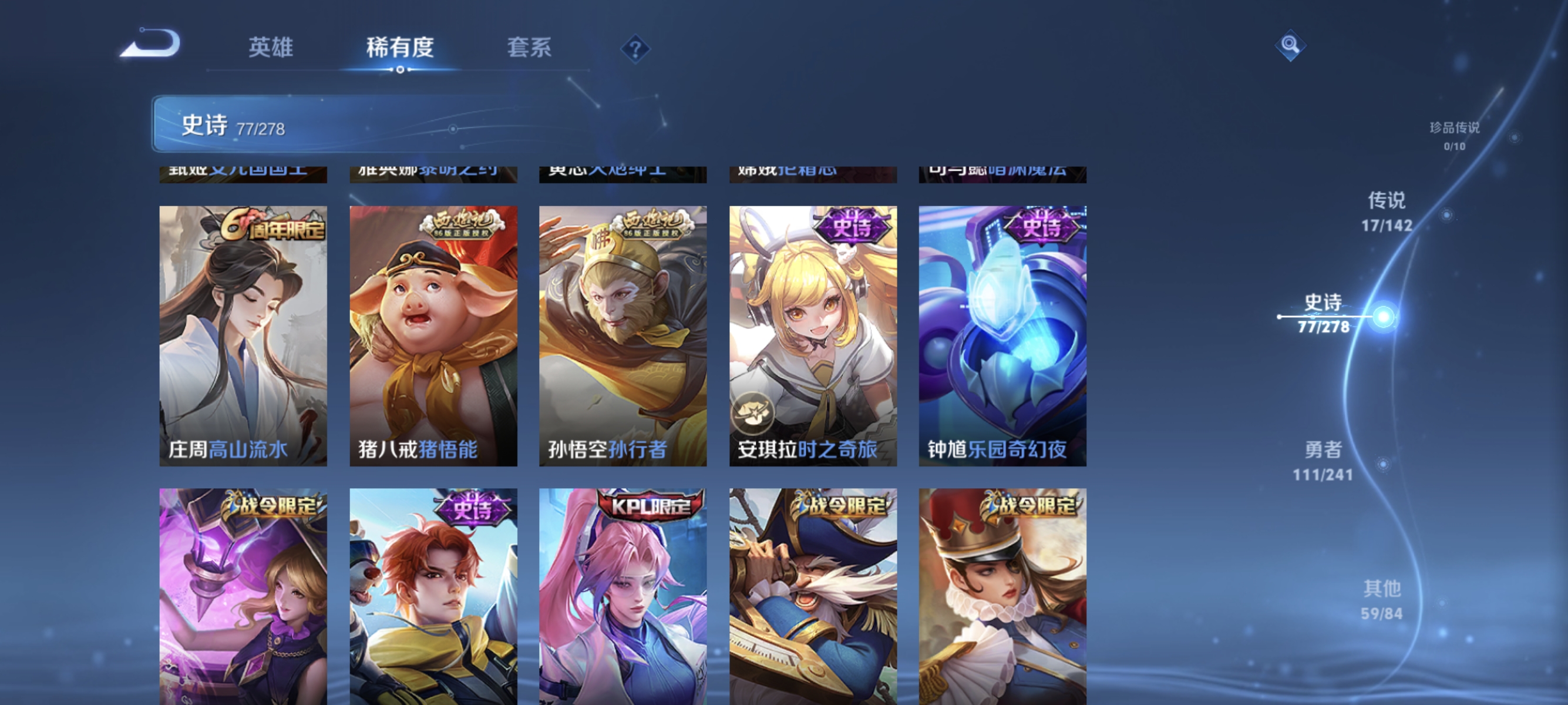Click the question mark help icon
1568x705 pixels.
pos(635,49)
